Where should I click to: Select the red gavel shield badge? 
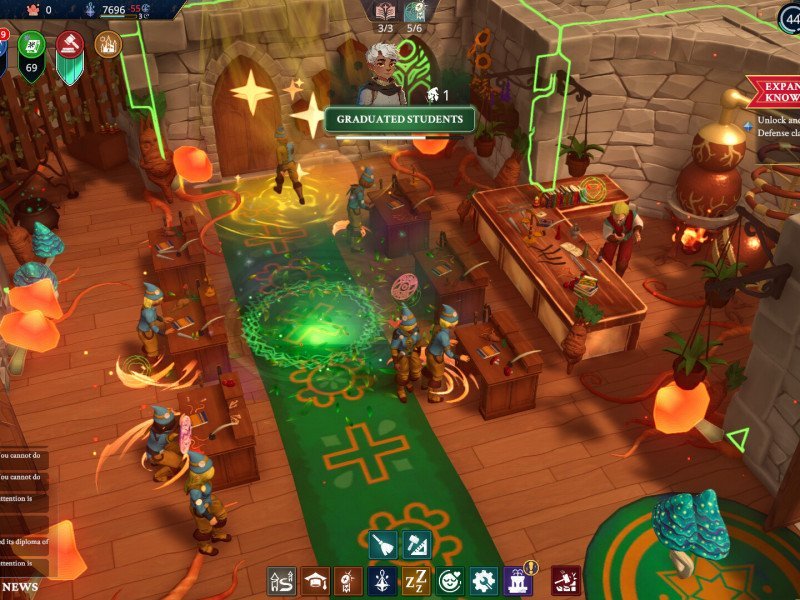pyautogui.click(x=71, y=46)
